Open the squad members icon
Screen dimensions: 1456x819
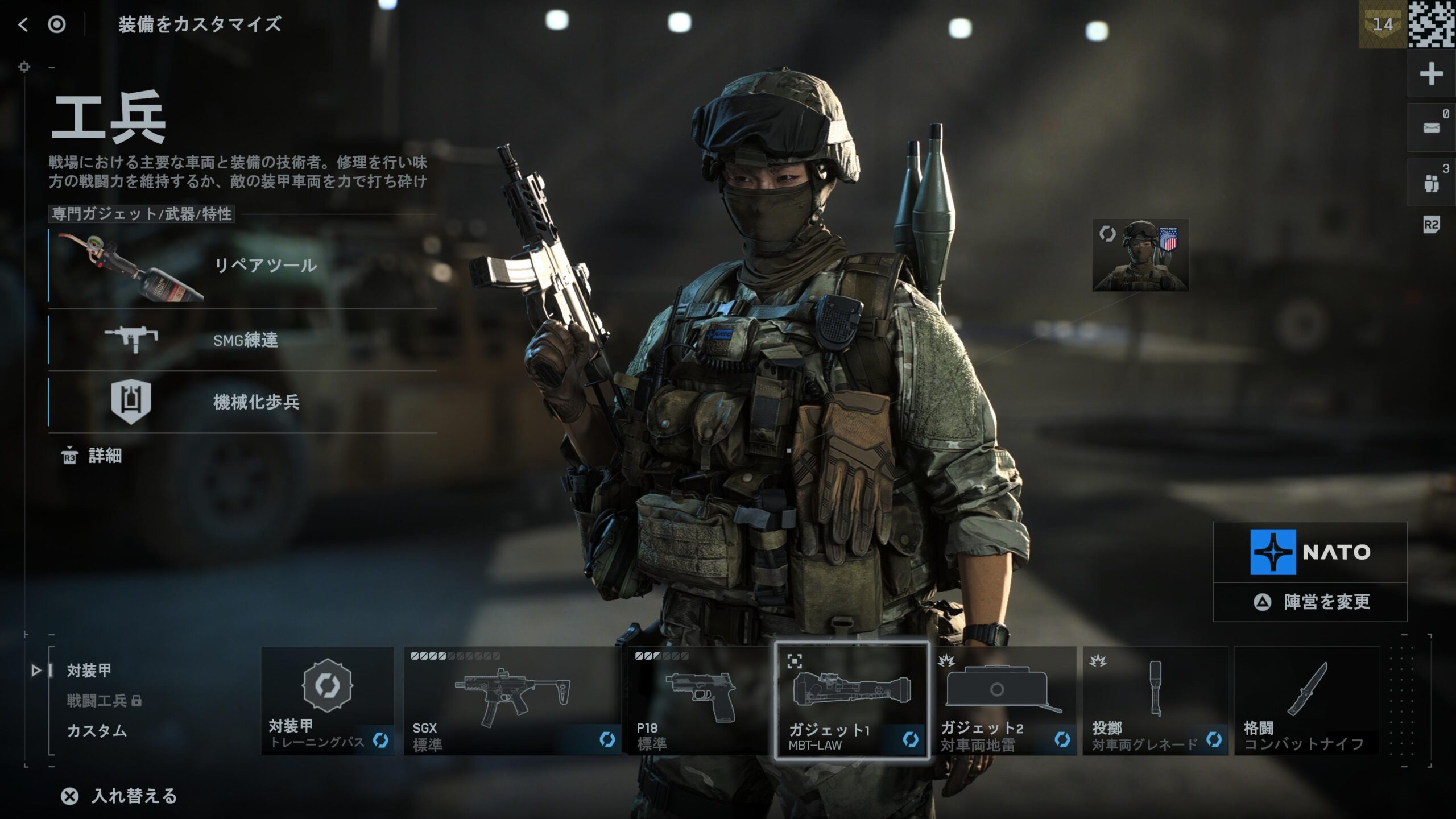tap(1431, 183)
